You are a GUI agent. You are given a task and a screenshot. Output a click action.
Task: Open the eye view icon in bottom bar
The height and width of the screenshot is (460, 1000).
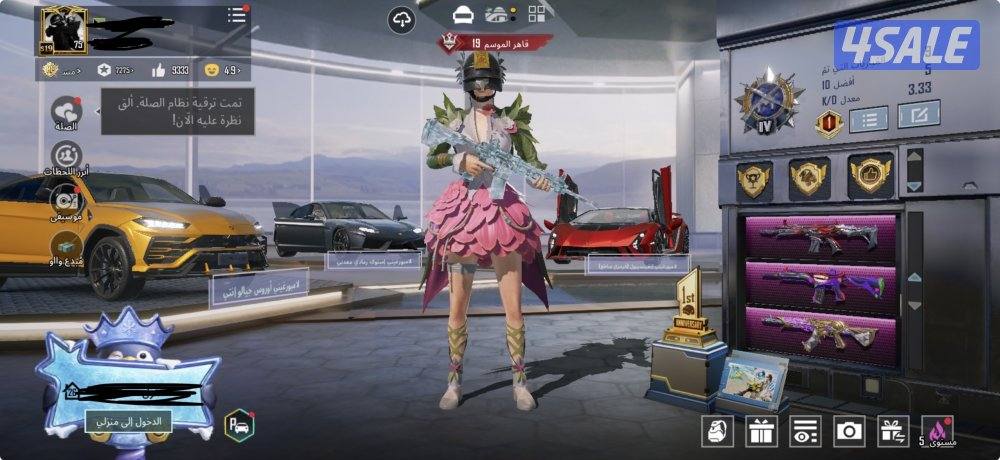[804, 431]
